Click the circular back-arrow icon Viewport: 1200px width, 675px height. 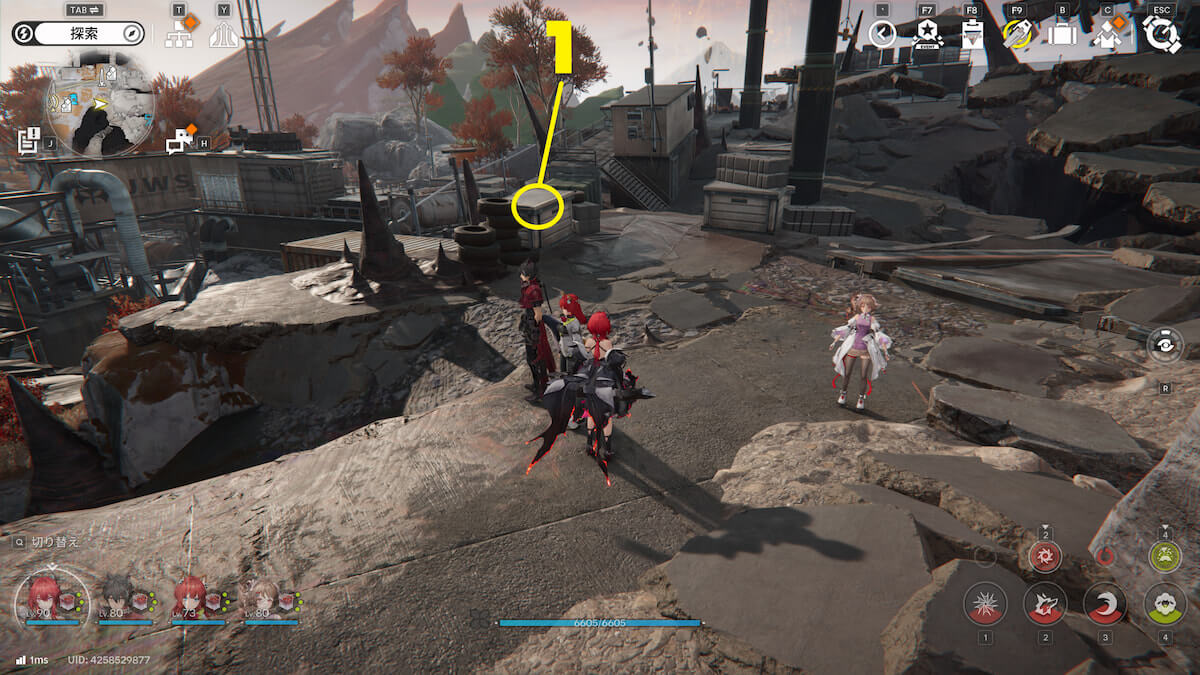tap(882, 34)
